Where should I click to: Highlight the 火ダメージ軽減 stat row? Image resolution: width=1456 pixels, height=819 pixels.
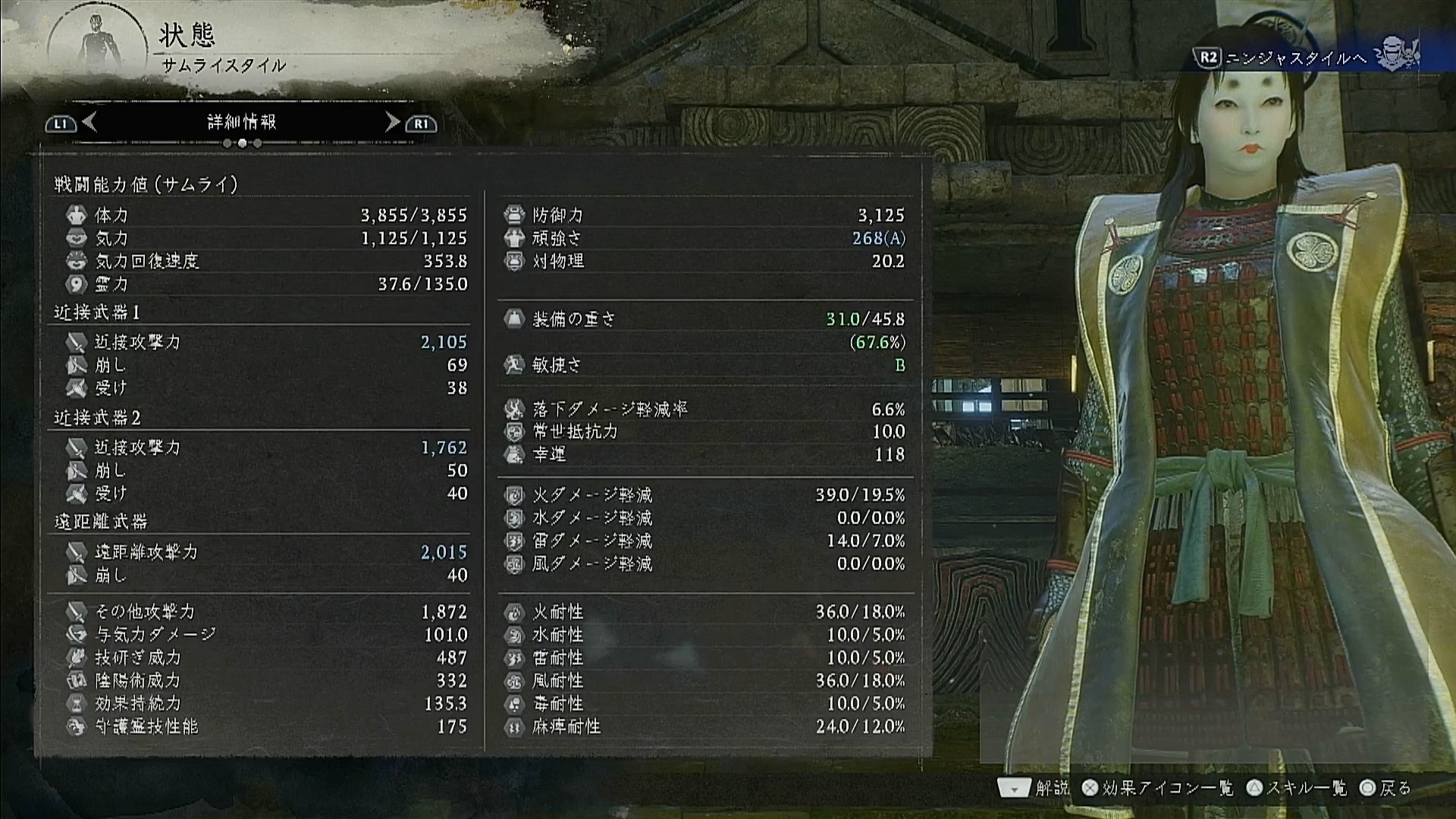click(x=704, y=495)
